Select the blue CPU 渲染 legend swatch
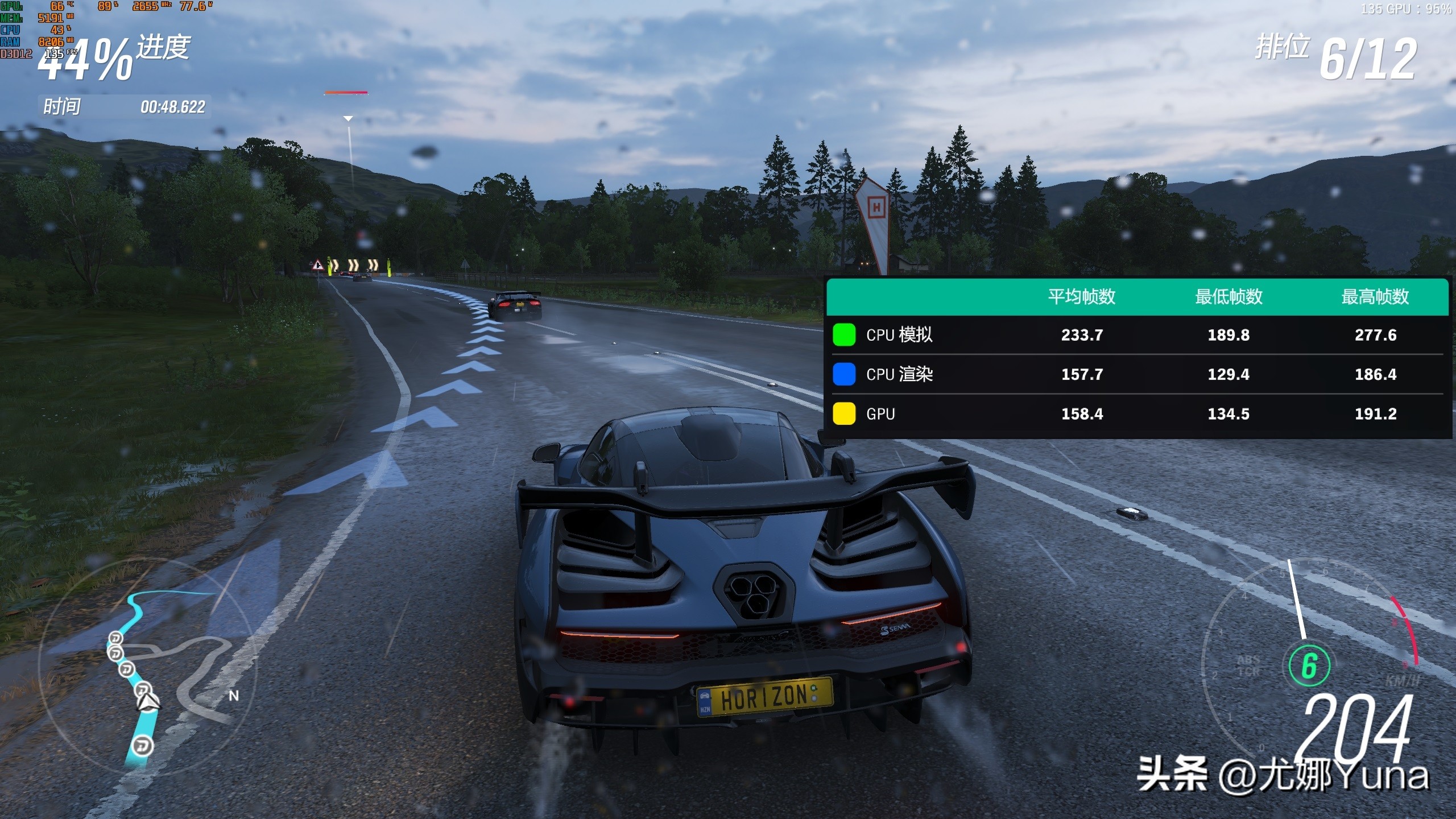1456x819 pixels. [x=844, y=374]
